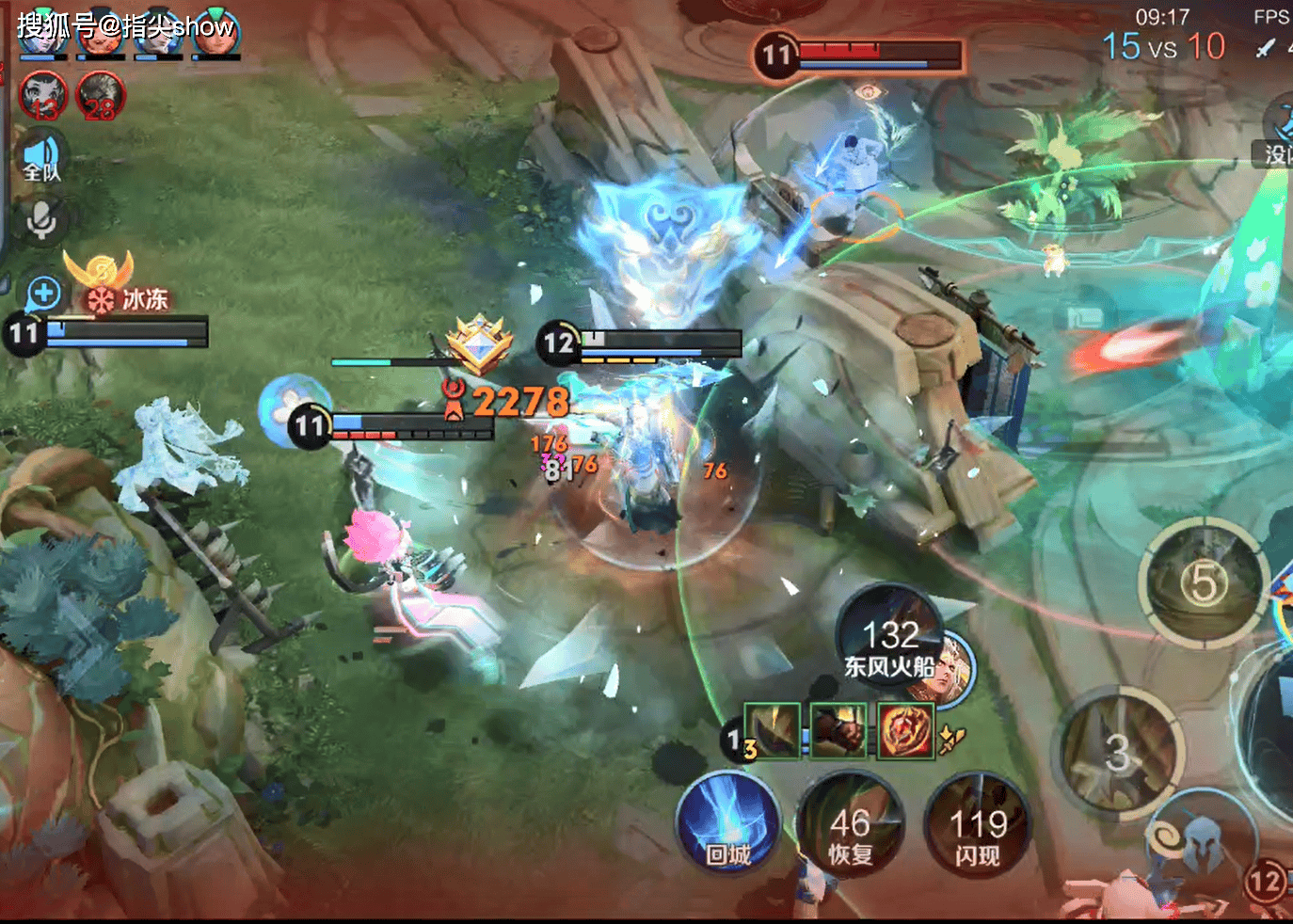The height and width of the screenshot is (924, 1293).
Task: Use the 闪现 flash spell
Action: pyautogui.click(x=978, y=827)
